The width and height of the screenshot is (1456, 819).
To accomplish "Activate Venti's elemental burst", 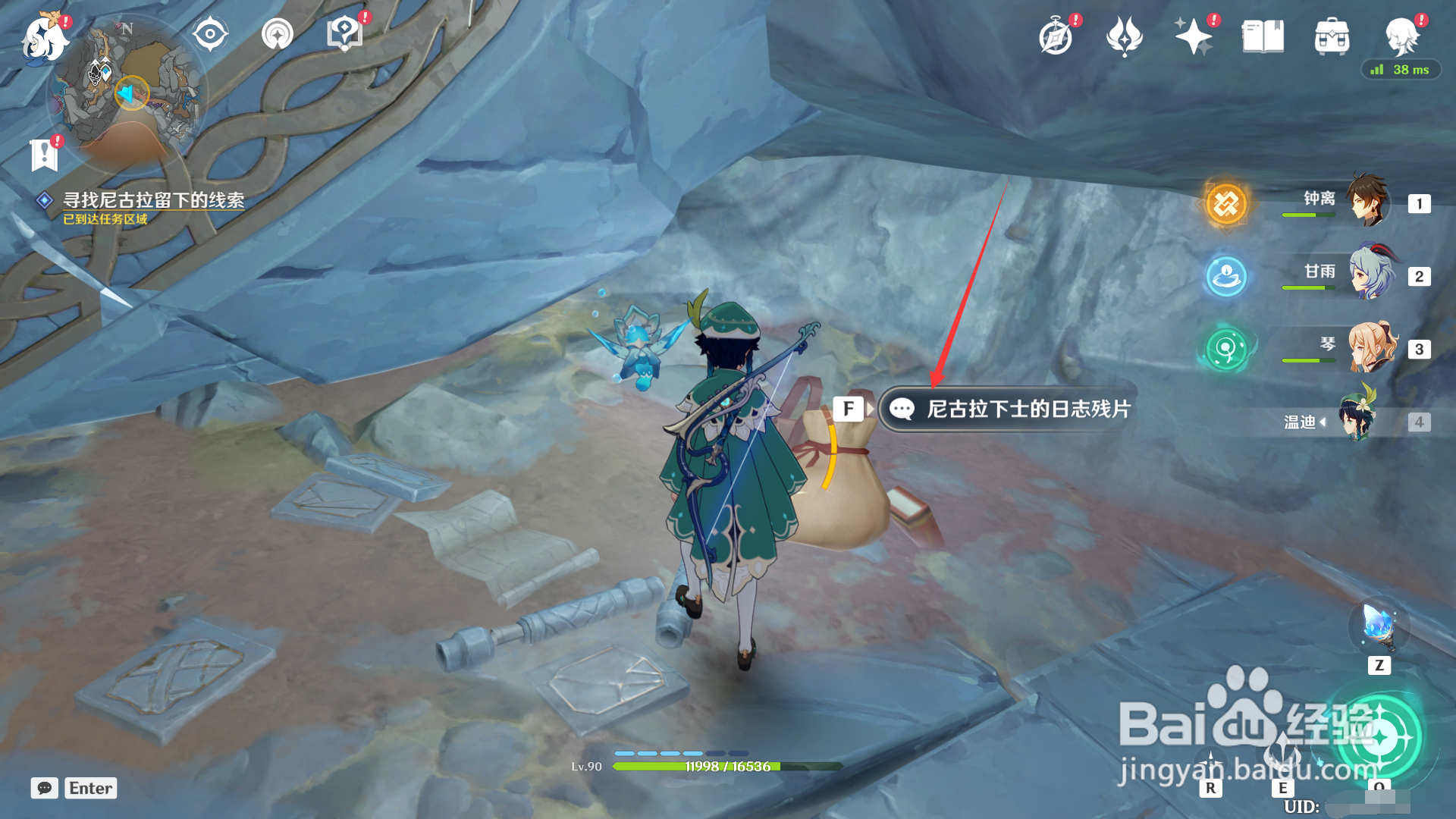I will pos(1380,736).
